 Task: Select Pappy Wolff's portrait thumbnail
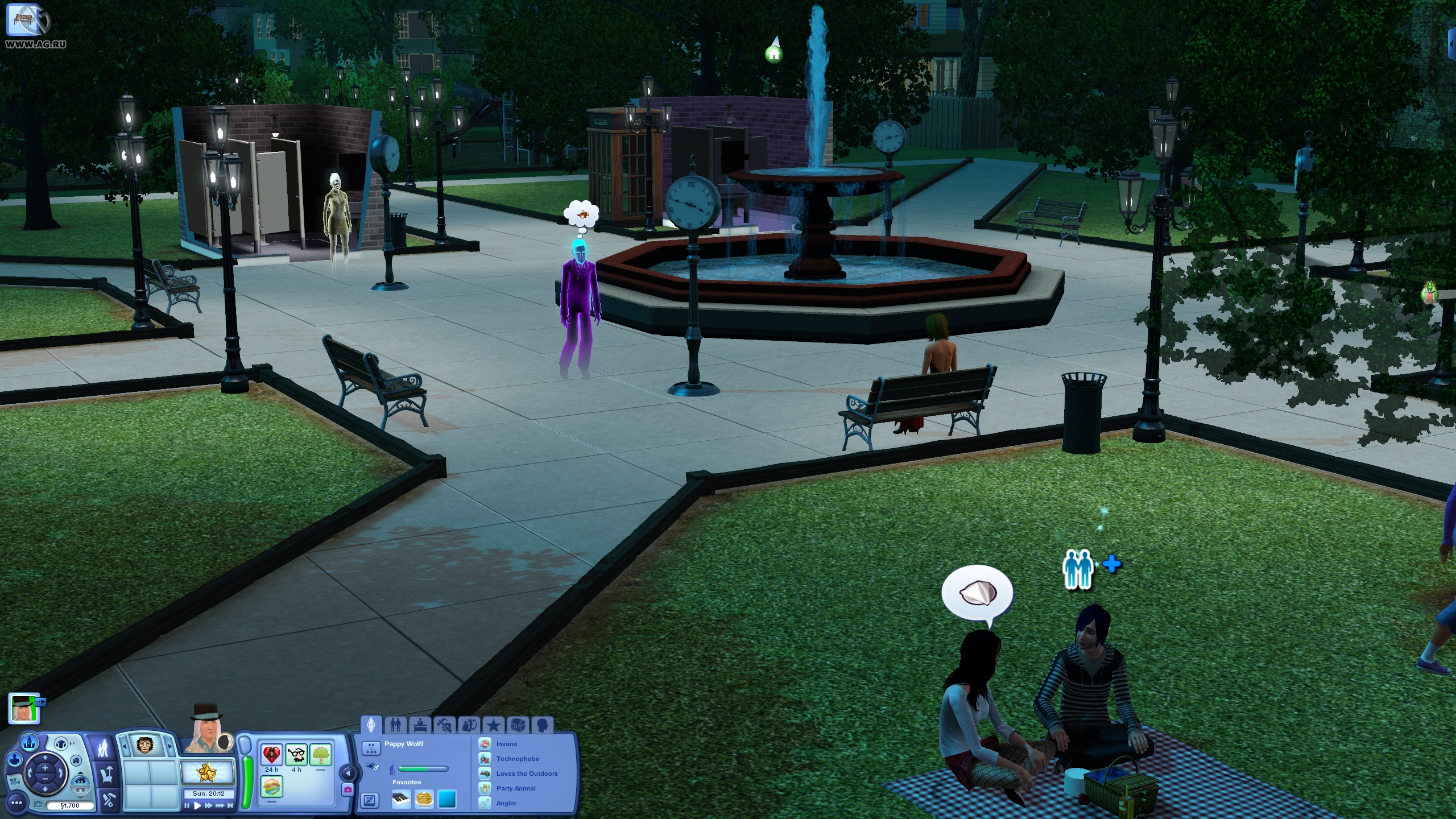click(23, 708)
